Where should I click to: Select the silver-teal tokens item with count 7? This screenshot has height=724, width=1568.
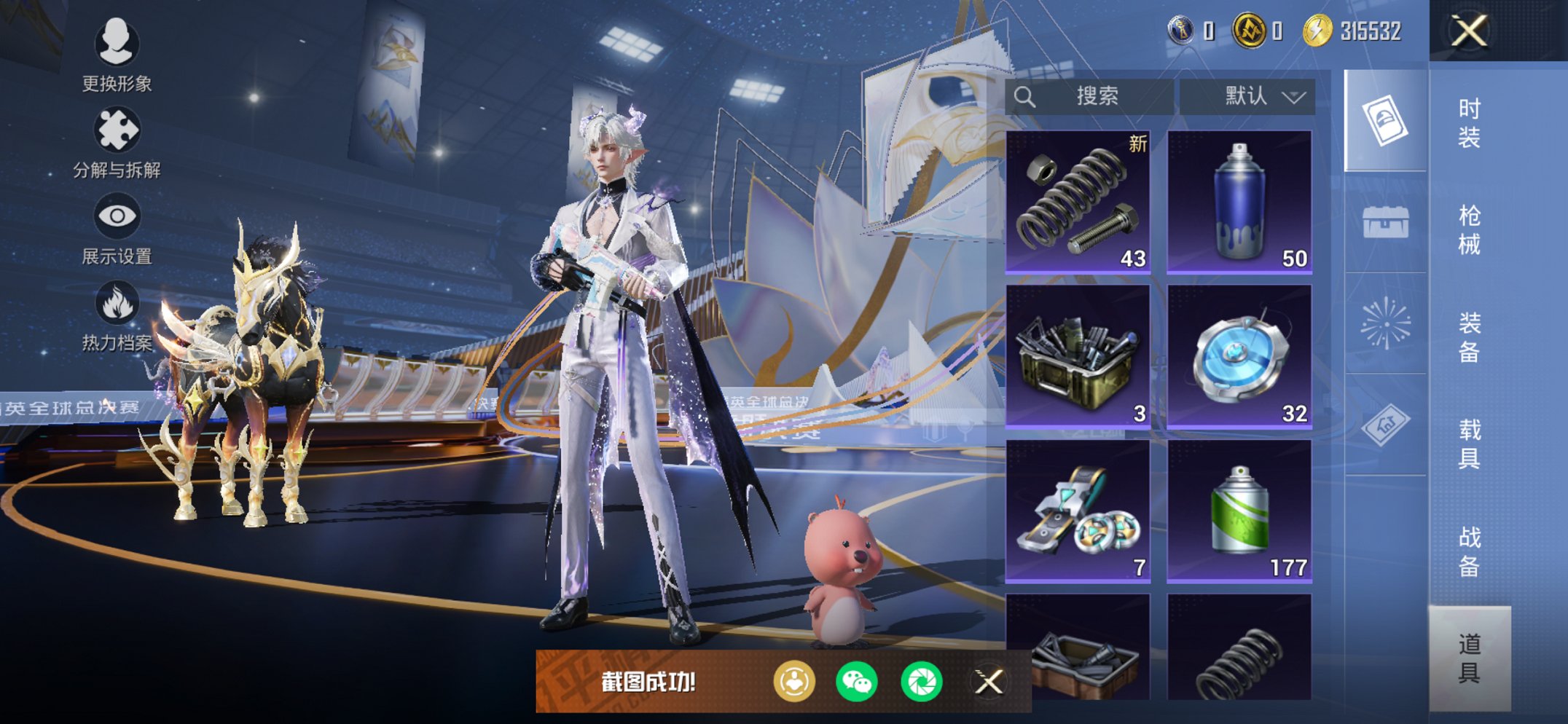click(1078, 511)
